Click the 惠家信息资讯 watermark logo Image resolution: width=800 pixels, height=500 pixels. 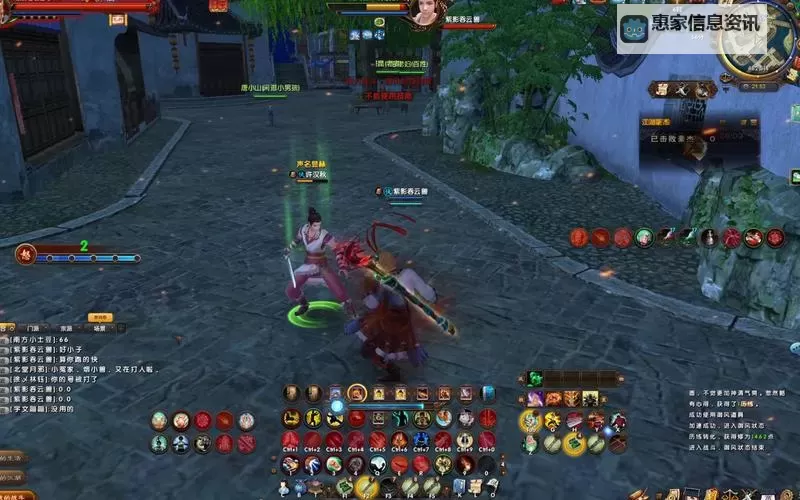pyautogui.click(x=692, y=27)
